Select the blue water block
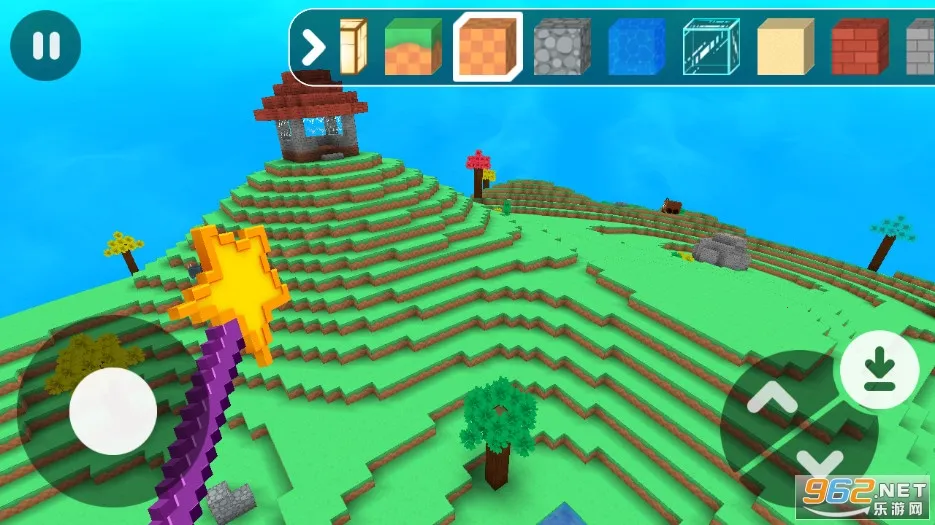The image size is (935, 525). coord(636,47)
